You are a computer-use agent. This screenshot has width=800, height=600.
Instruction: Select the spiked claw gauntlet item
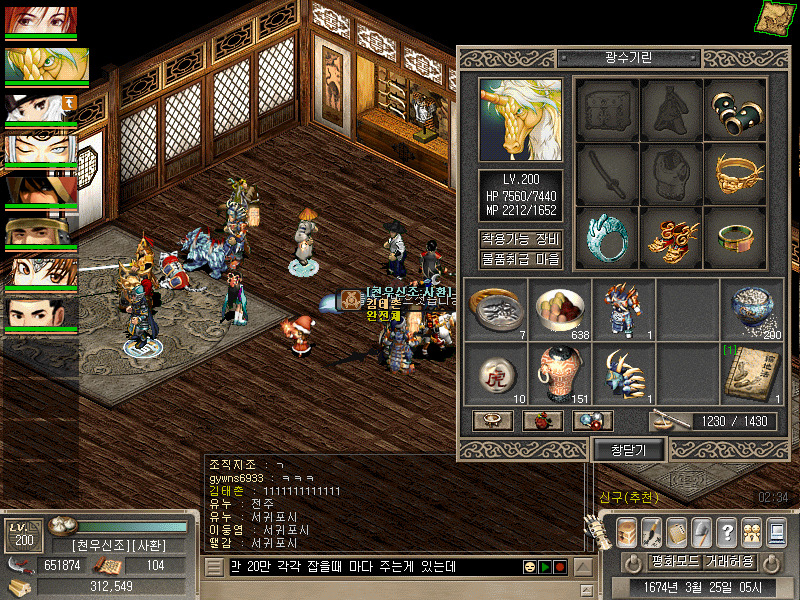pos(623,373)
